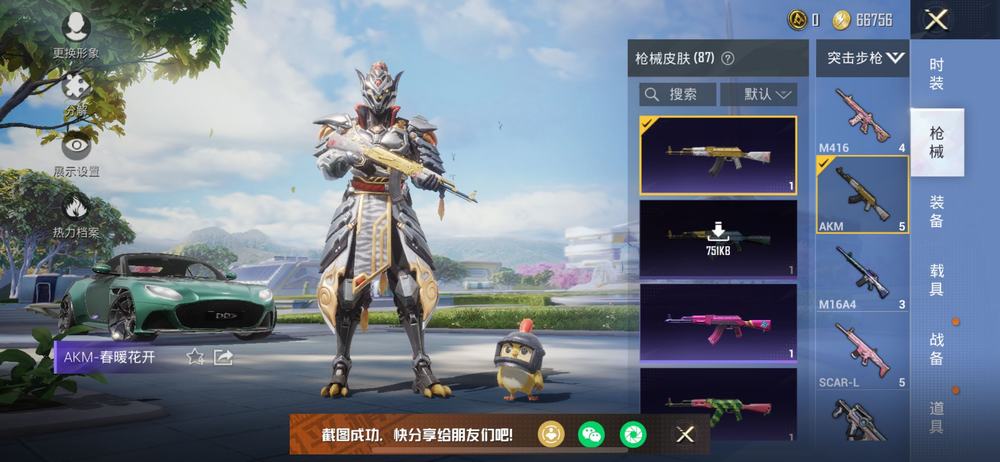
Task: Open the 热力档案 flame icon
Action: pyautogui.click(x=76, y=213)
